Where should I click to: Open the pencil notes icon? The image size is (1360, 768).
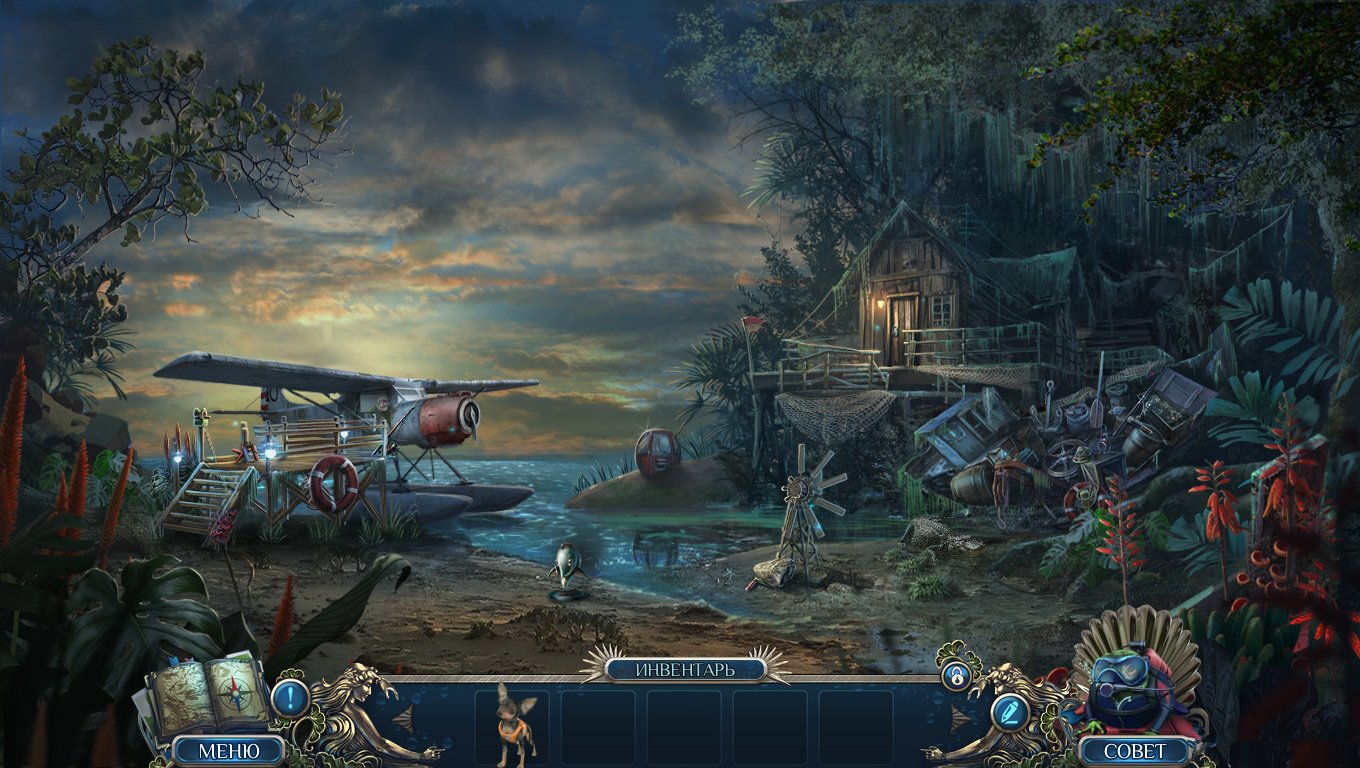[x=1010, y=713]
